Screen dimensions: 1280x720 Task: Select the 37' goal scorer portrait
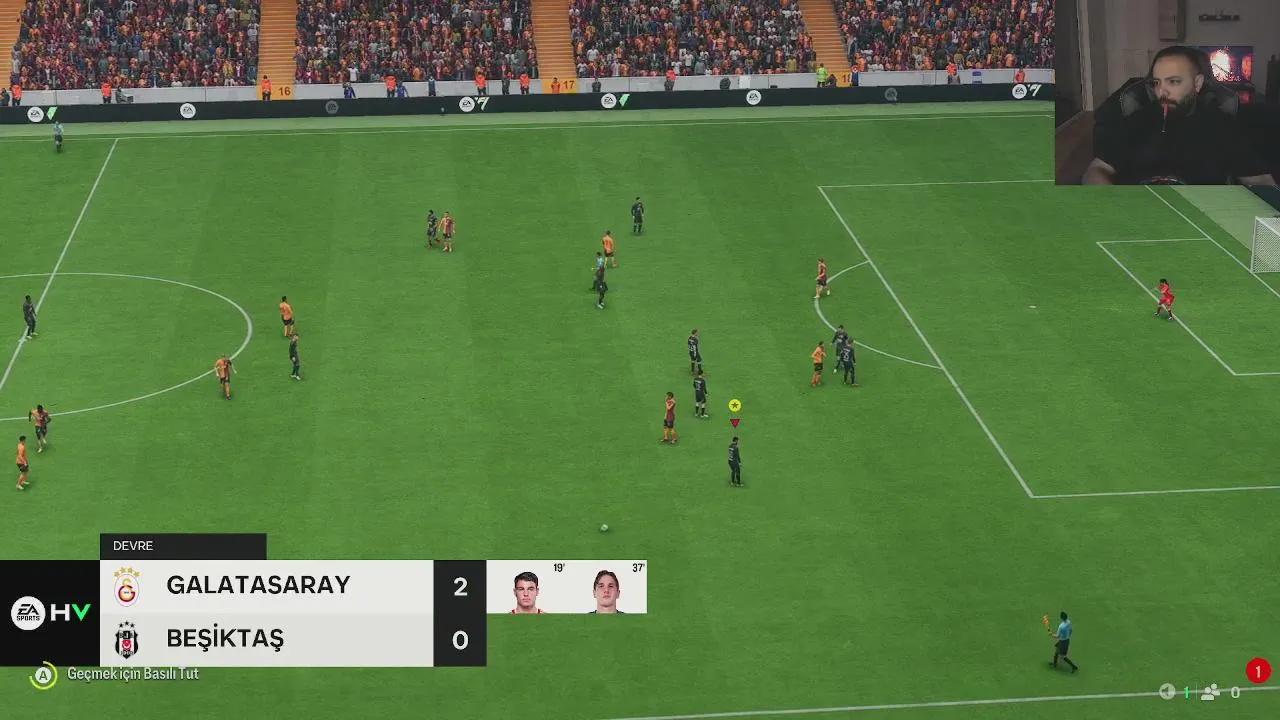click(606, 591)
